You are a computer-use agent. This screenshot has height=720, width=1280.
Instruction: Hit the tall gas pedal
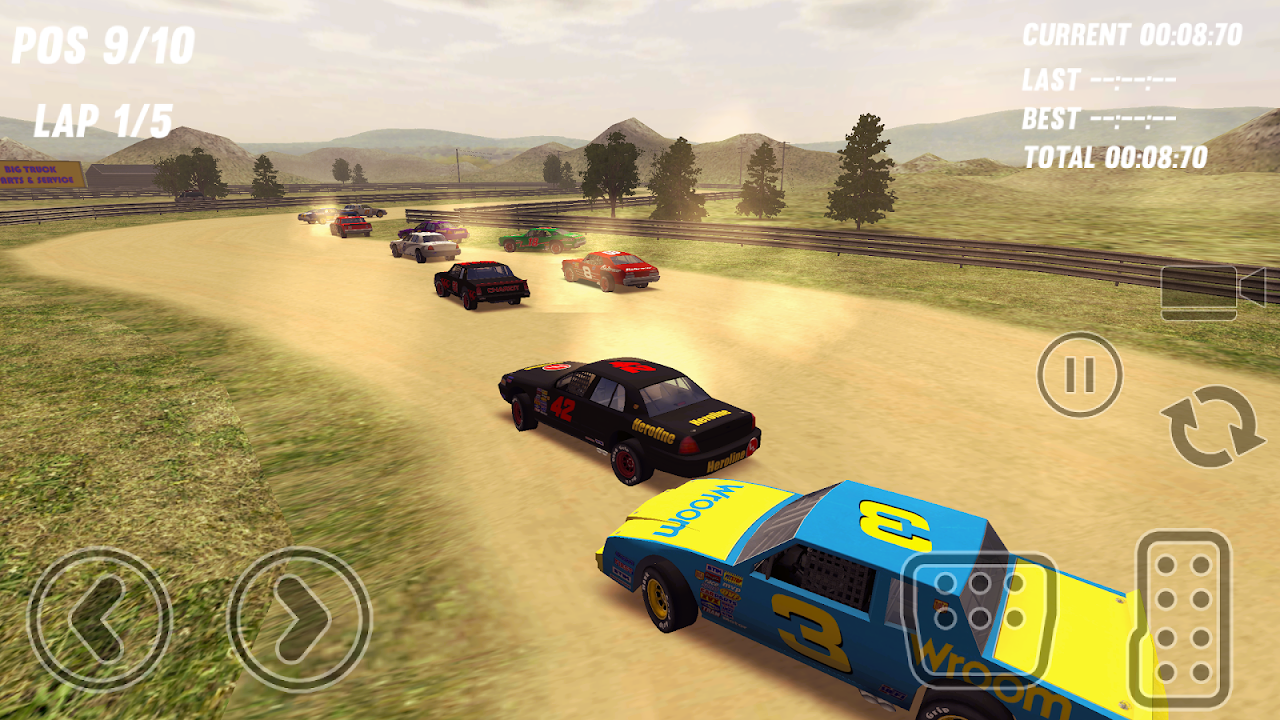click(1183, 619)
